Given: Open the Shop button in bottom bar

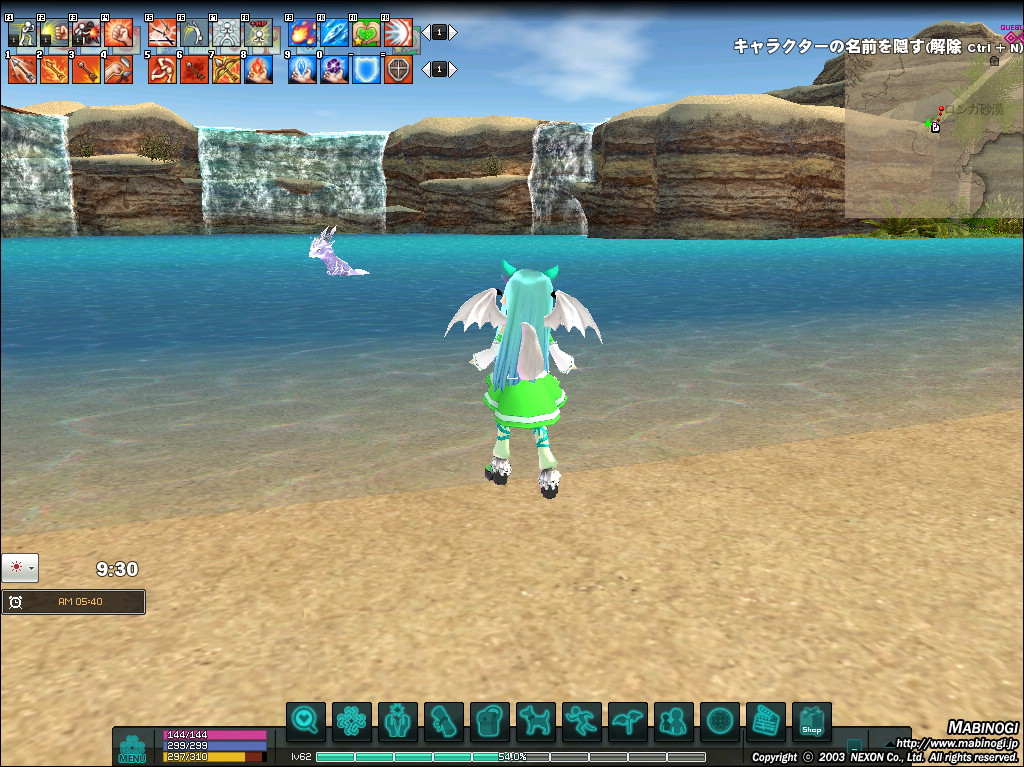Looking at the screenshot, I should click(x=811, y=721).
